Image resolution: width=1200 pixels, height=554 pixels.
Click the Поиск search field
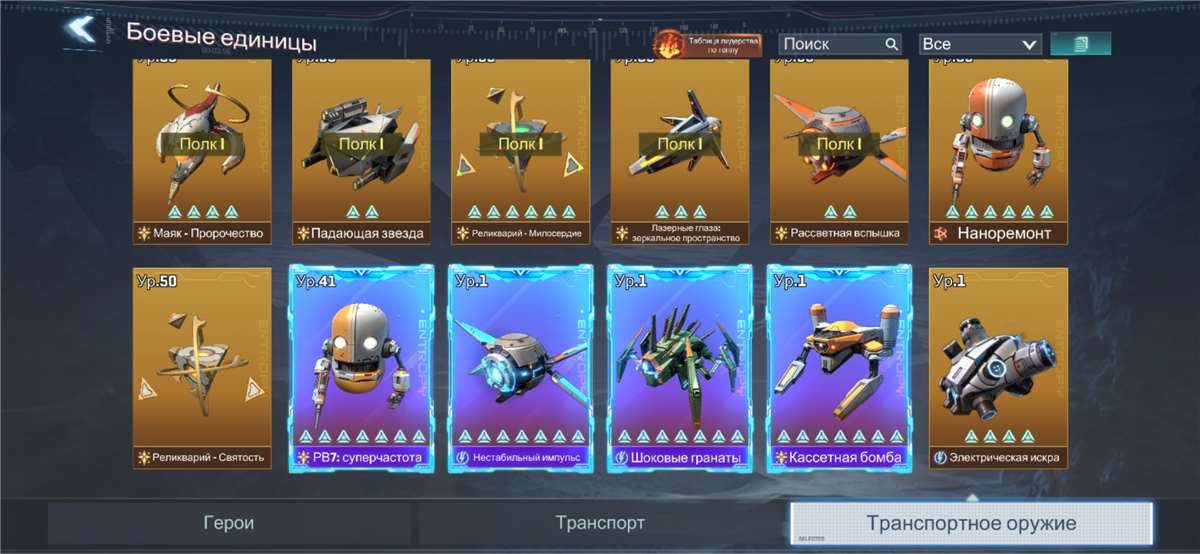[839, 44]
